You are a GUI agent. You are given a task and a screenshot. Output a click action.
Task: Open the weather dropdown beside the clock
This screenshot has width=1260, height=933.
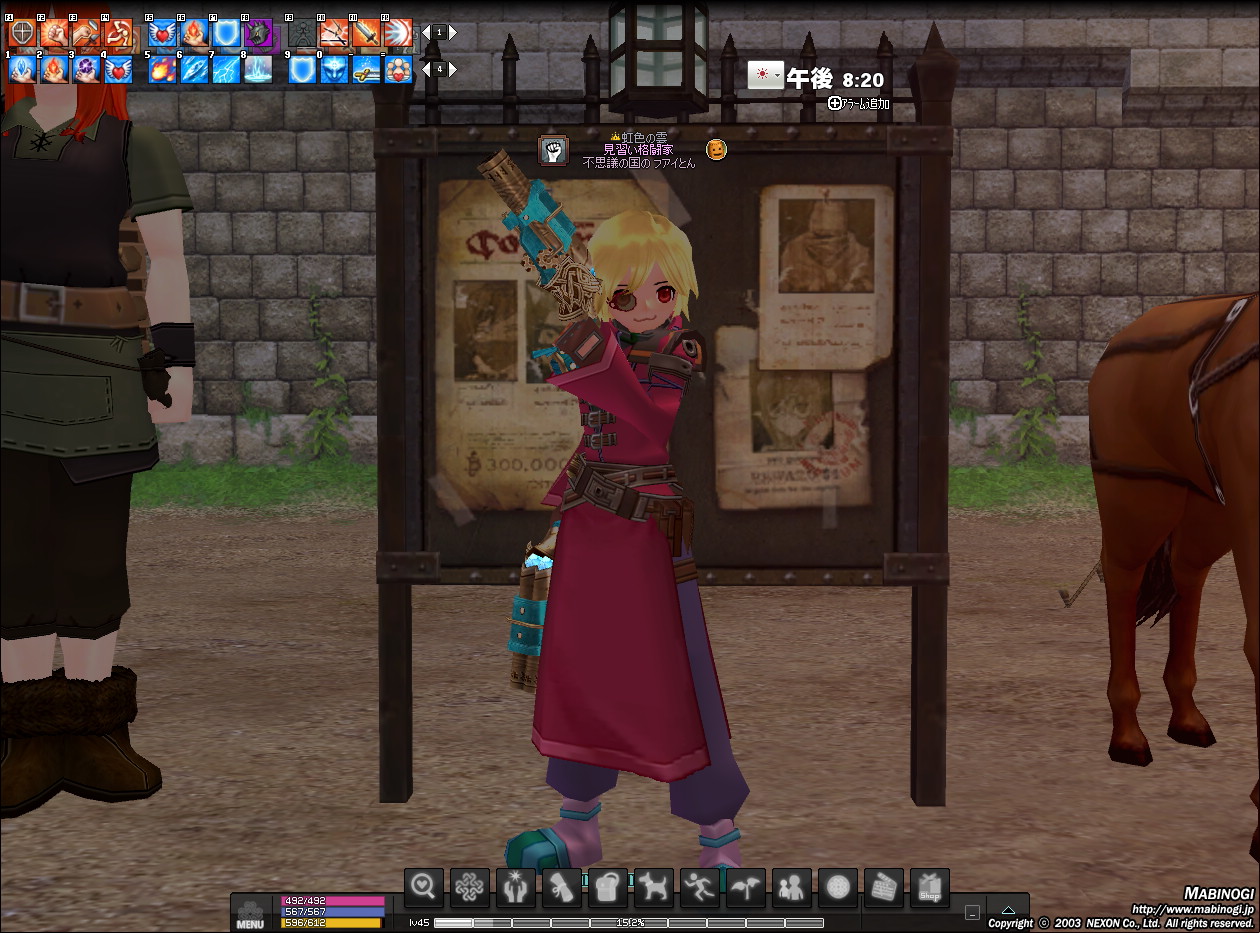tap(778, 76)
